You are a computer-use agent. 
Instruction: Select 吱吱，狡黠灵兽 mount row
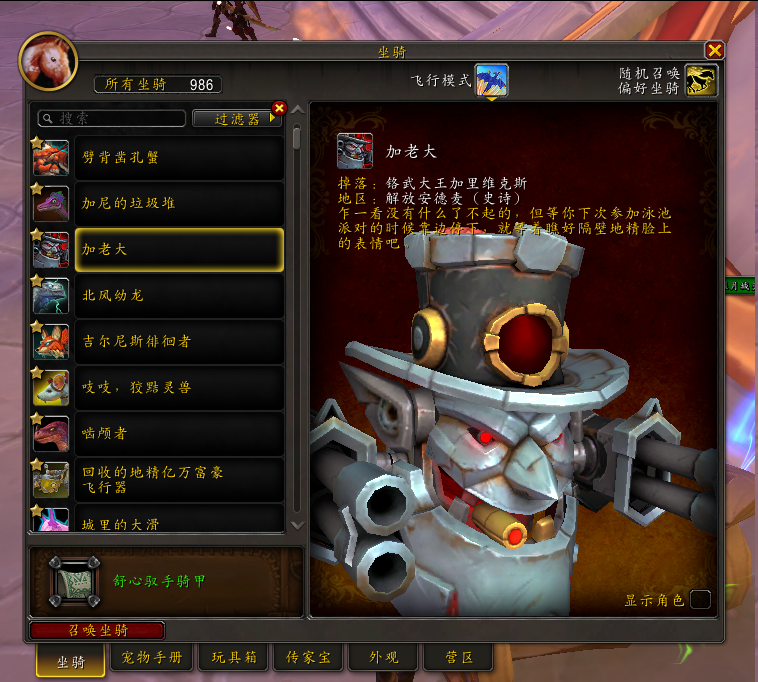[178, 387]
